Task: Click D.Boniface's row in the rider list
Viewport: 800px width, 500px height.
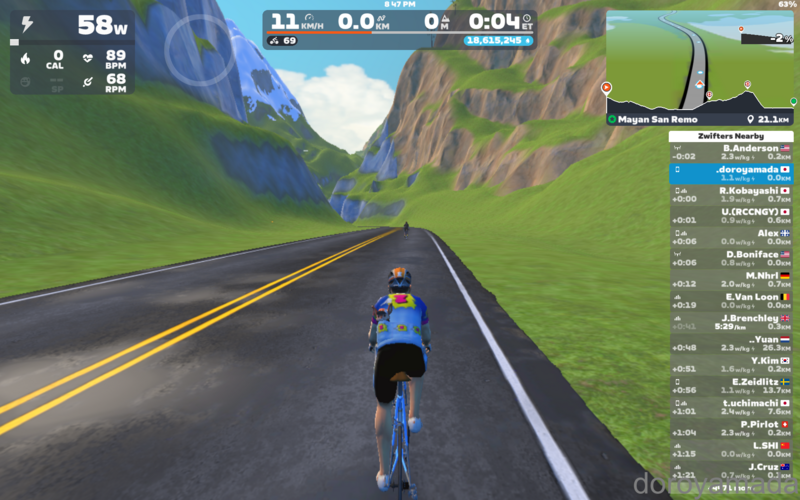Action: click(x=731, y=258)
